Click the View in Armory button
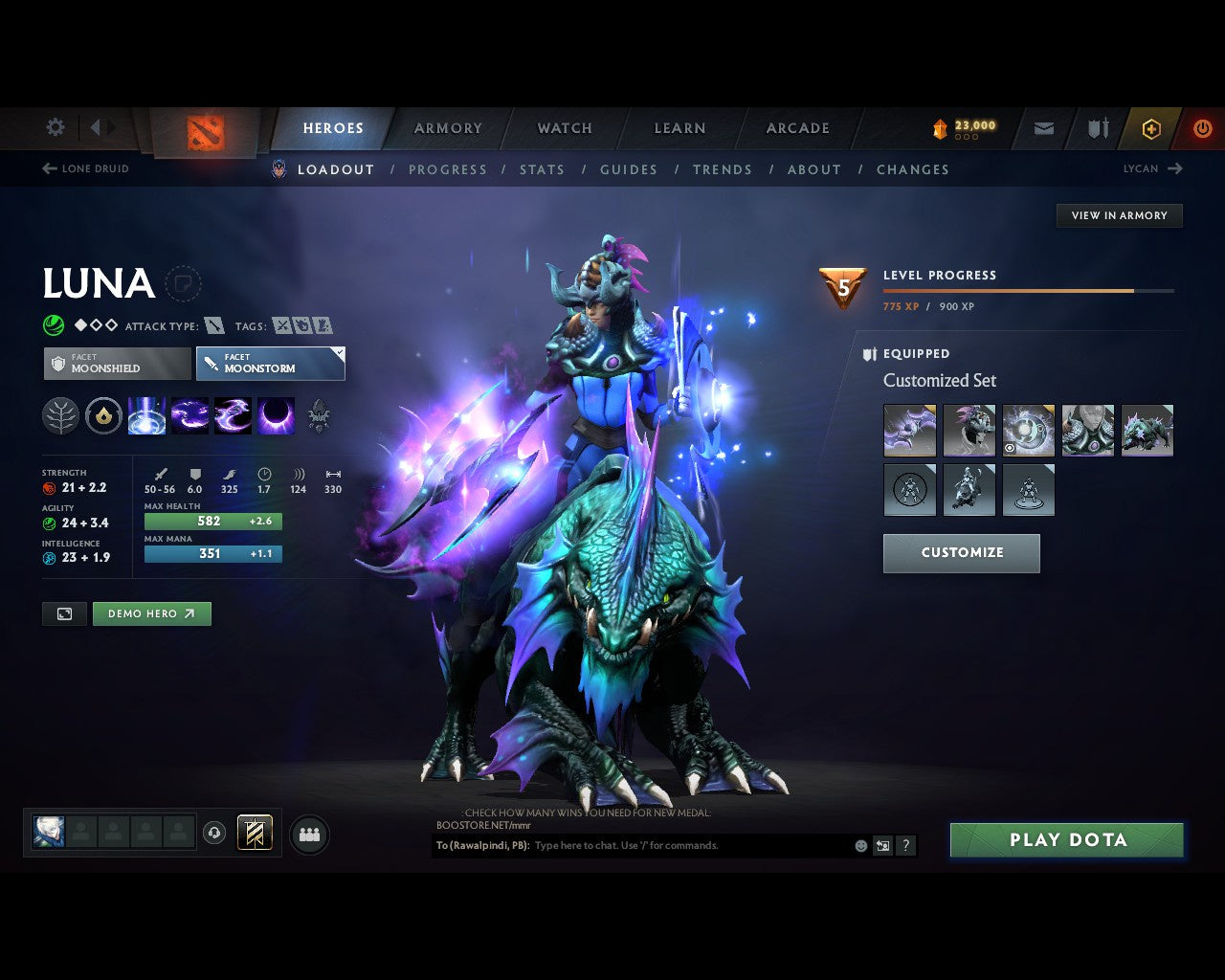The image size is (1225, 980). (x=1119, y=215)
